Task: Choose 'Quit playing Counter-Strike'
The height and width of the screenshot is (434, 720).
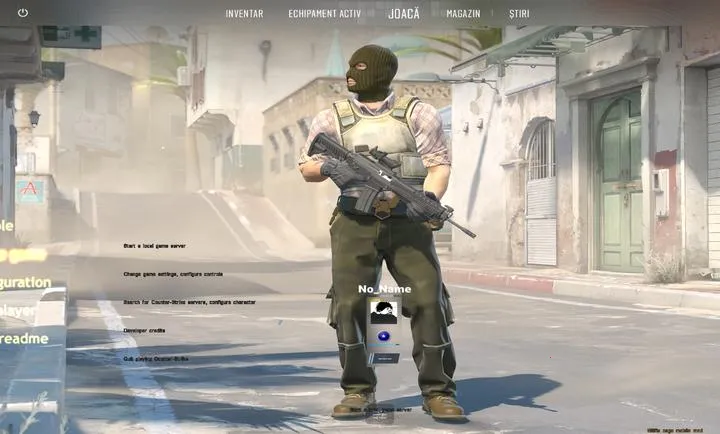Action: pyautogui.click(x=155, y=358)
